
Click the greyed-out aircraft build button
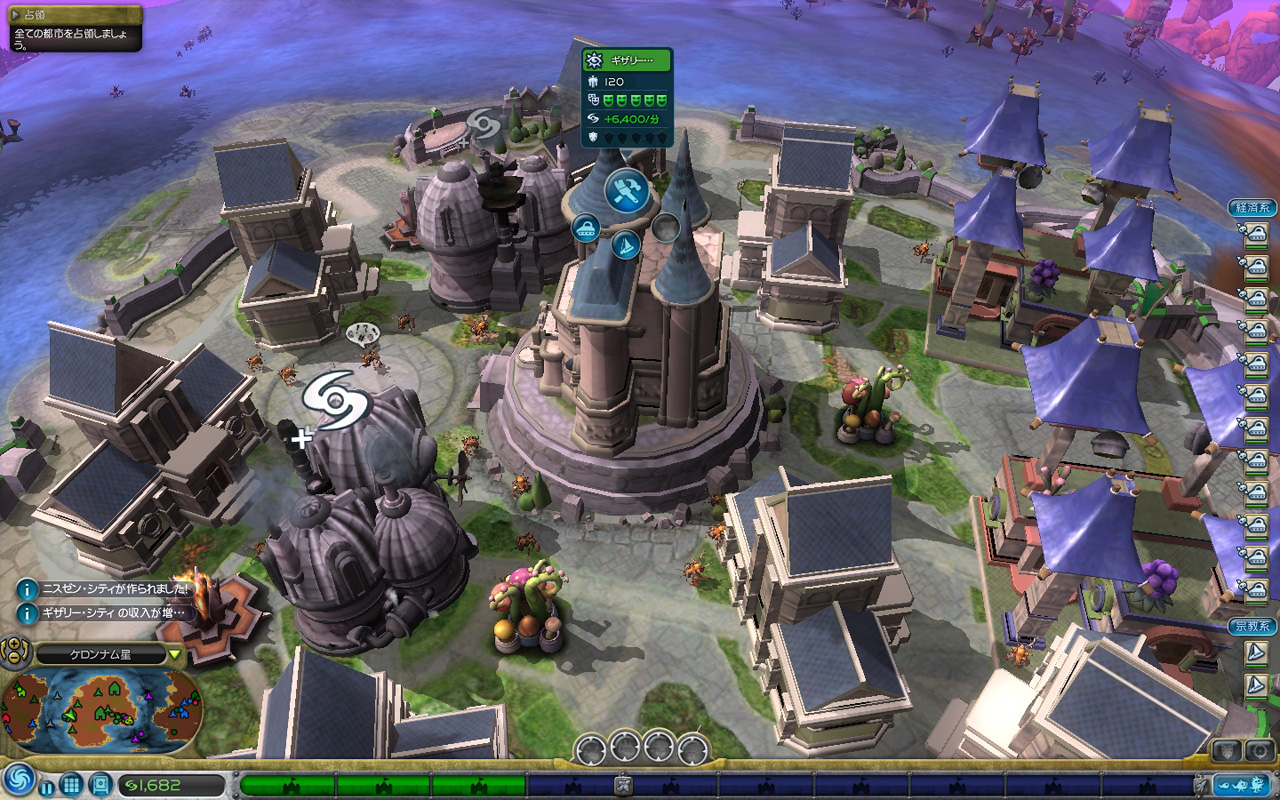pos(666,228)
